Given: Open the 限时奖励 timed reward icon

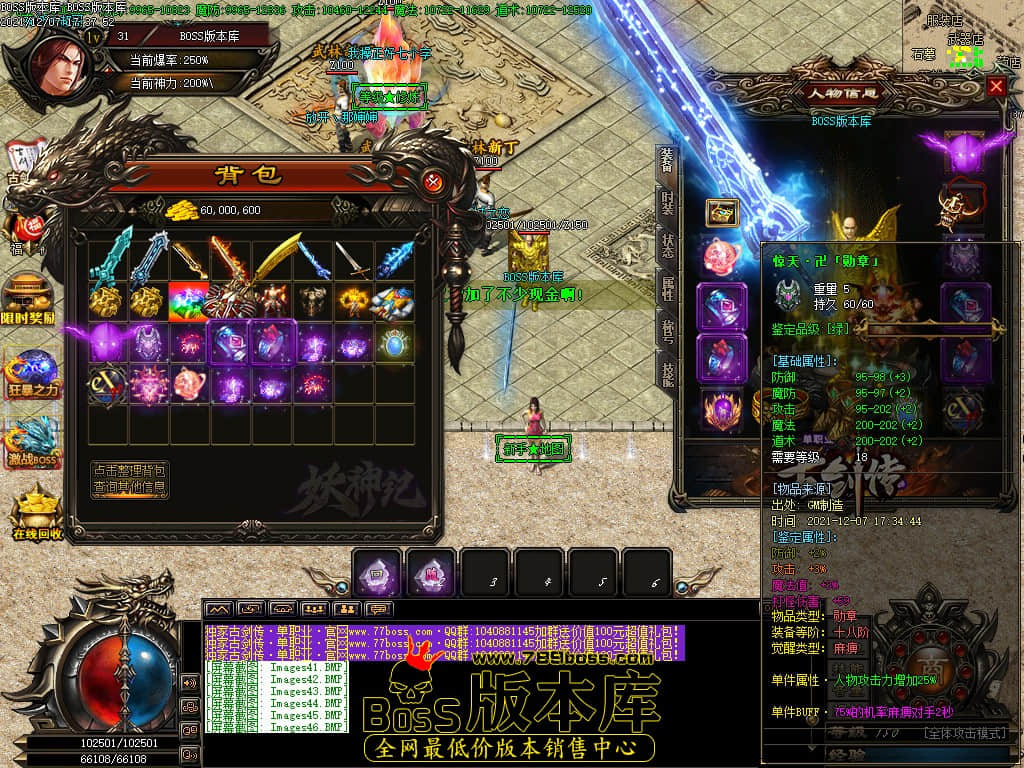Looking at the screenshot, I should point(29,296).
